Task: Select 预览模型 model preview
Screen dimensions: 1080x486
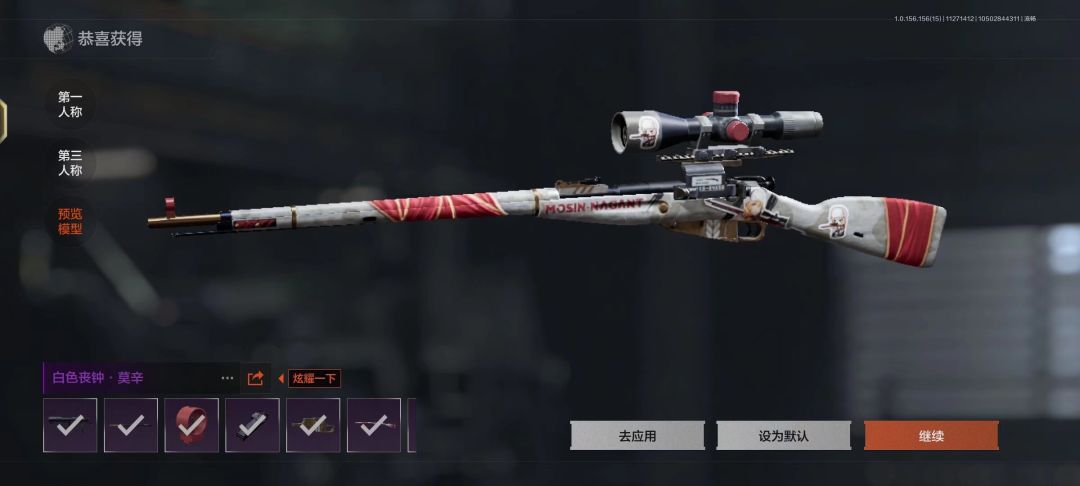Action: pos(70,221)
